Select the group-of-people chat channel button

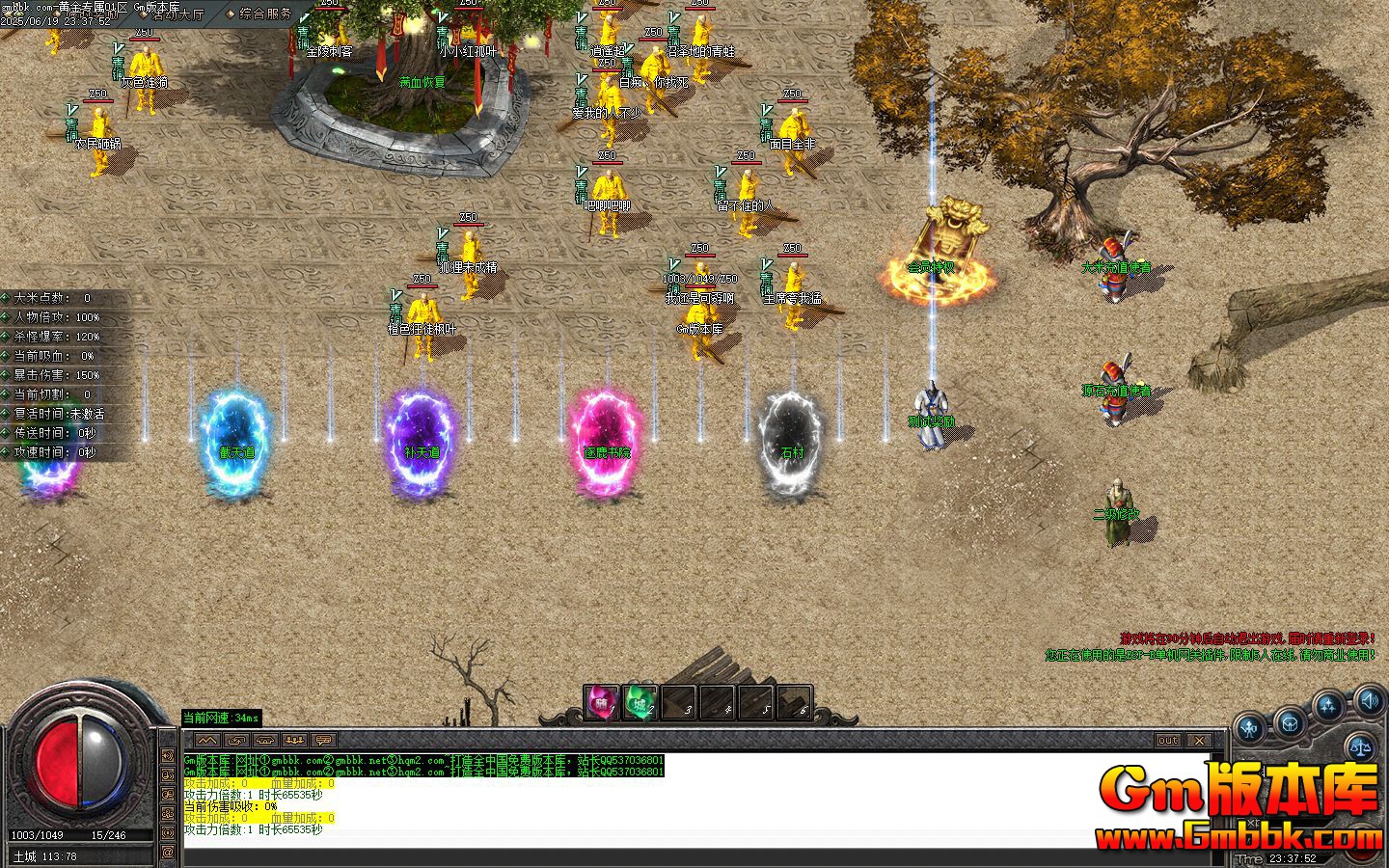pos(295,740)
